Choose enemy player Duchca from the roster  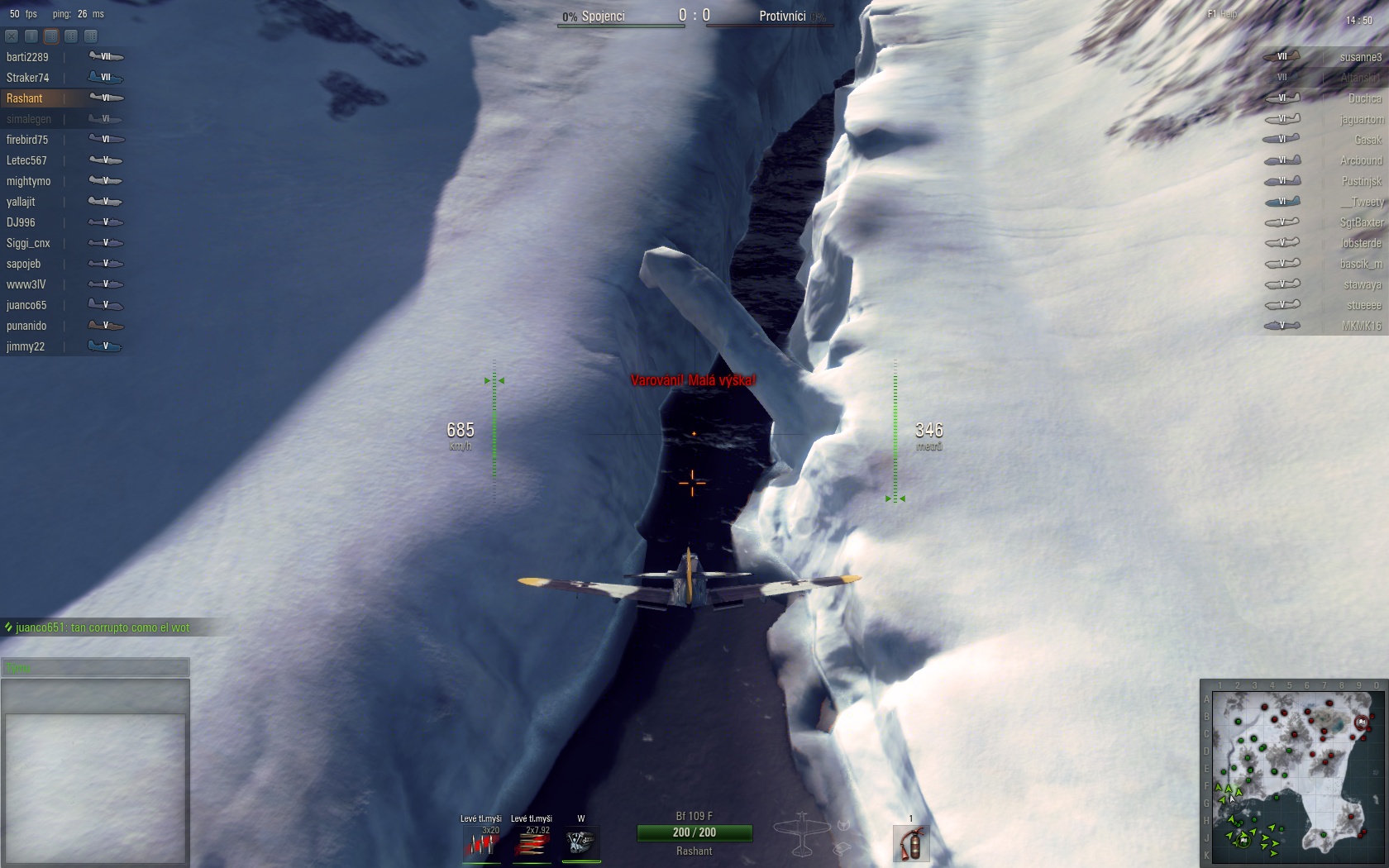1364,98
